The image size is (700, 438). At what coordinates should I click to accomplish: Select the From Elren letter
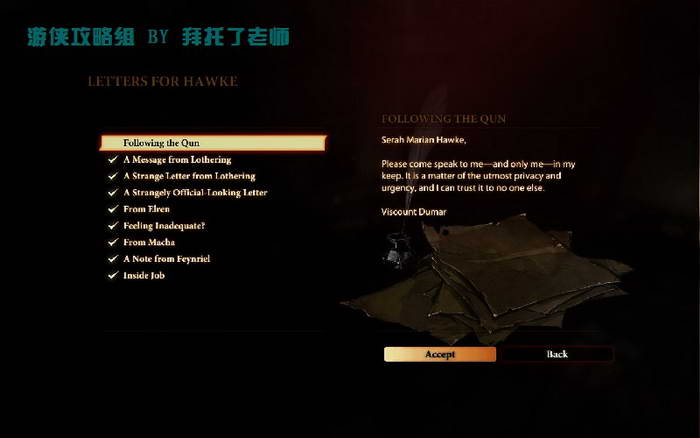click(147, 209)
